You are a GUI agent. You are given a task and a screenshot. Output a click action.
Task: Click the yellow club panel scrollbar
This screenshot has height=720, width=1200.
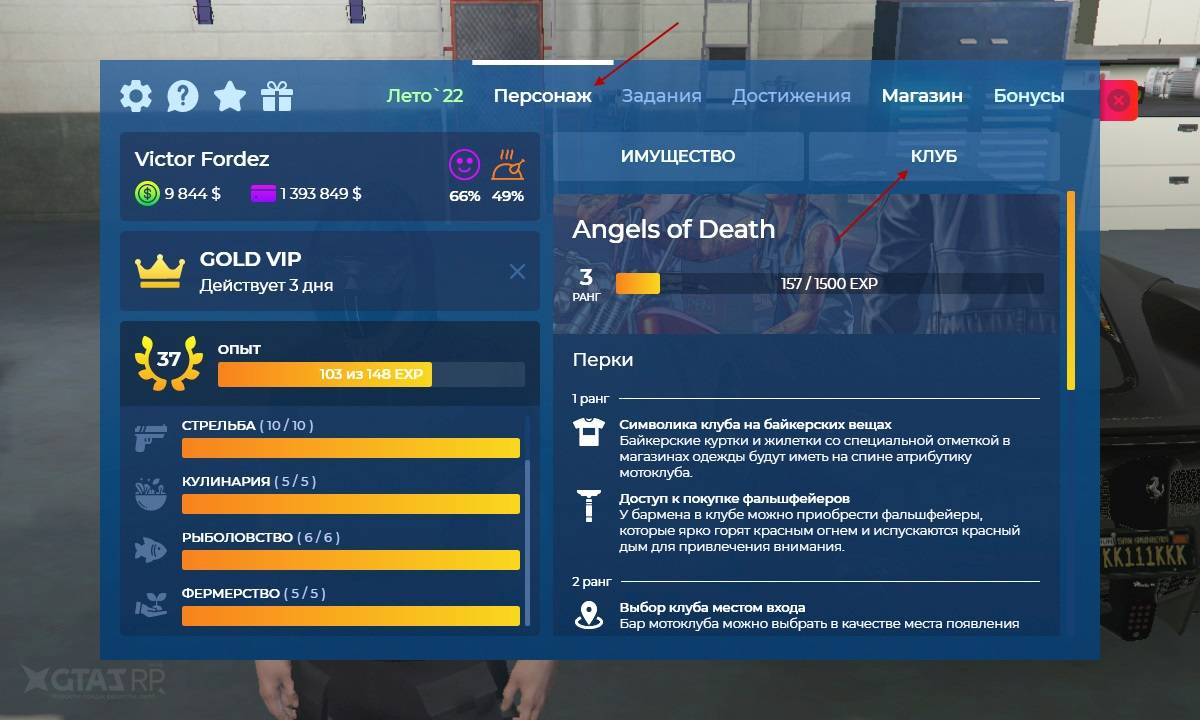[x=1071, y=290]
